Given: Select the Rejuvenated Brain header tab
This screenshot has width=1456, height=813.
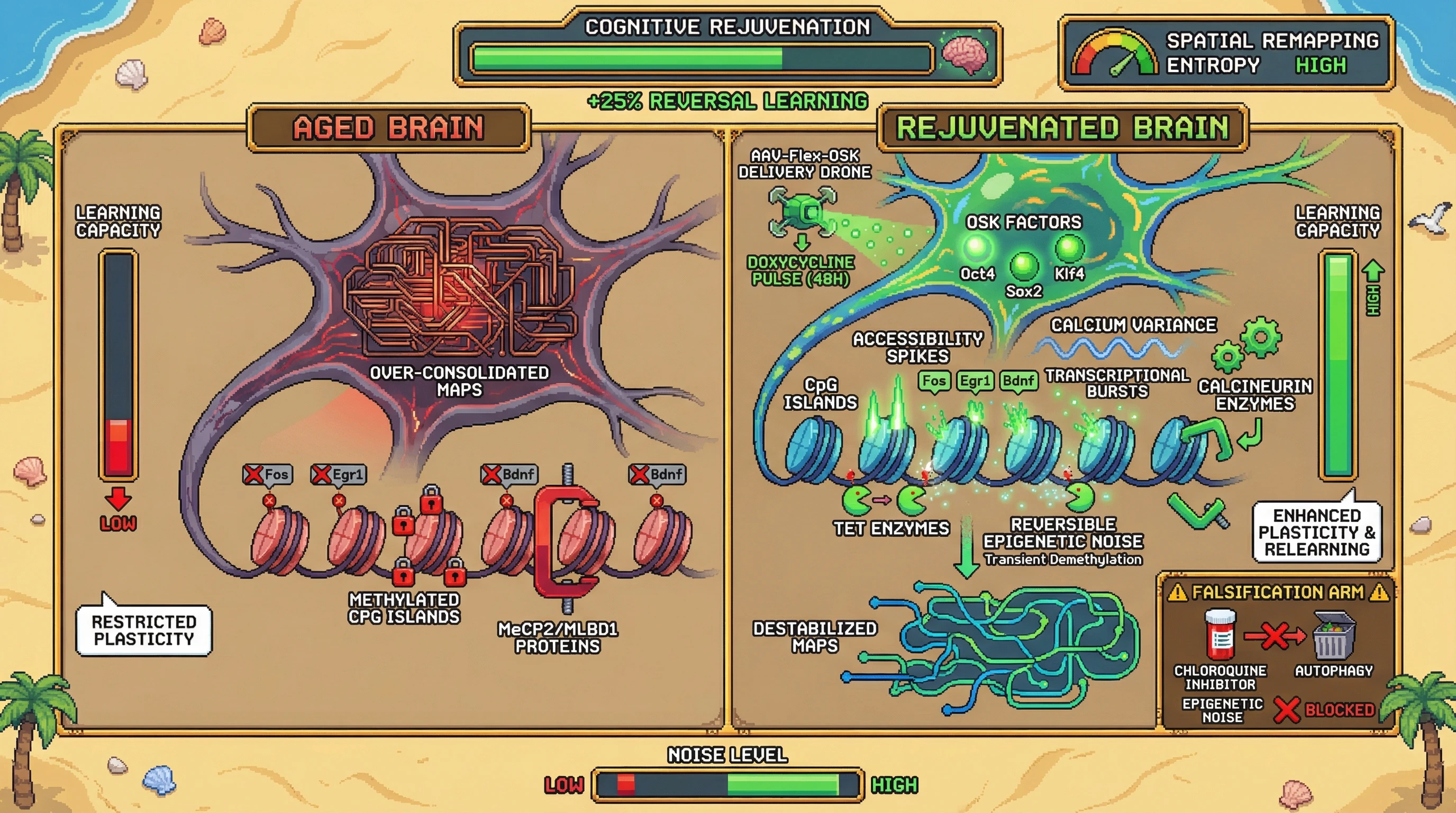Looking at the screenshot, I should 1062,128.
